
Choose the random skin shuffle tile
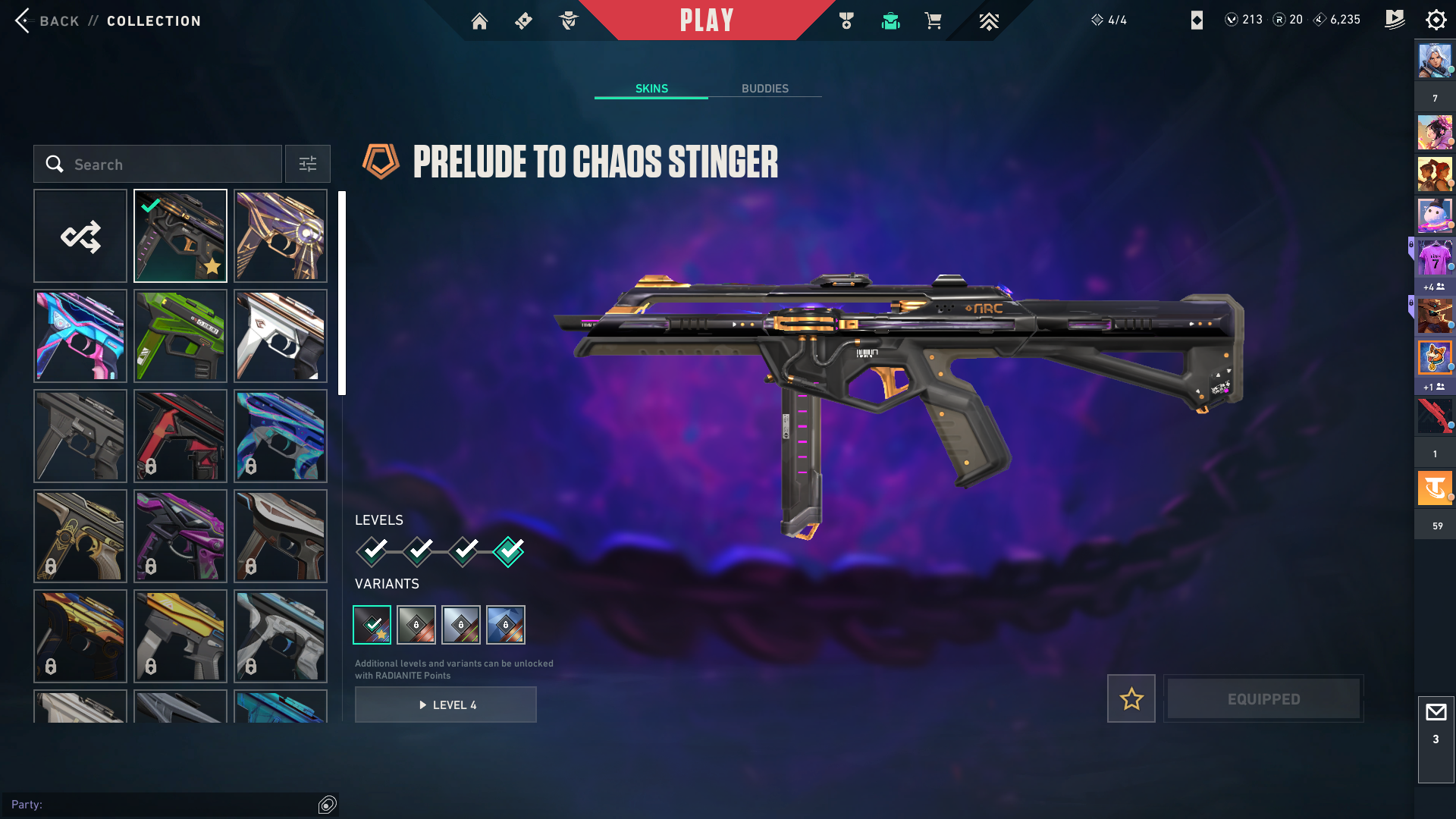pos(80,236)
